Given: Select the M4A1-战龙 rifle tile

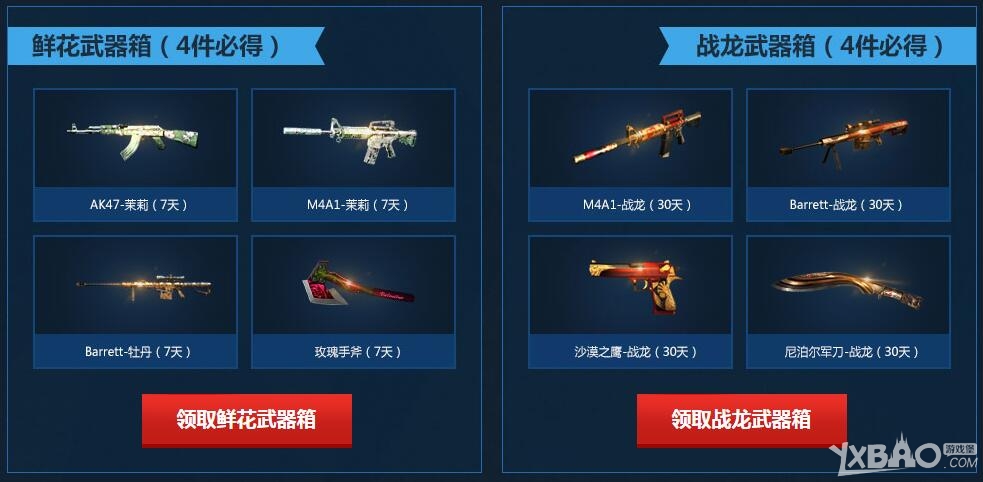Looking at the screenshot, I should point(630,154).
